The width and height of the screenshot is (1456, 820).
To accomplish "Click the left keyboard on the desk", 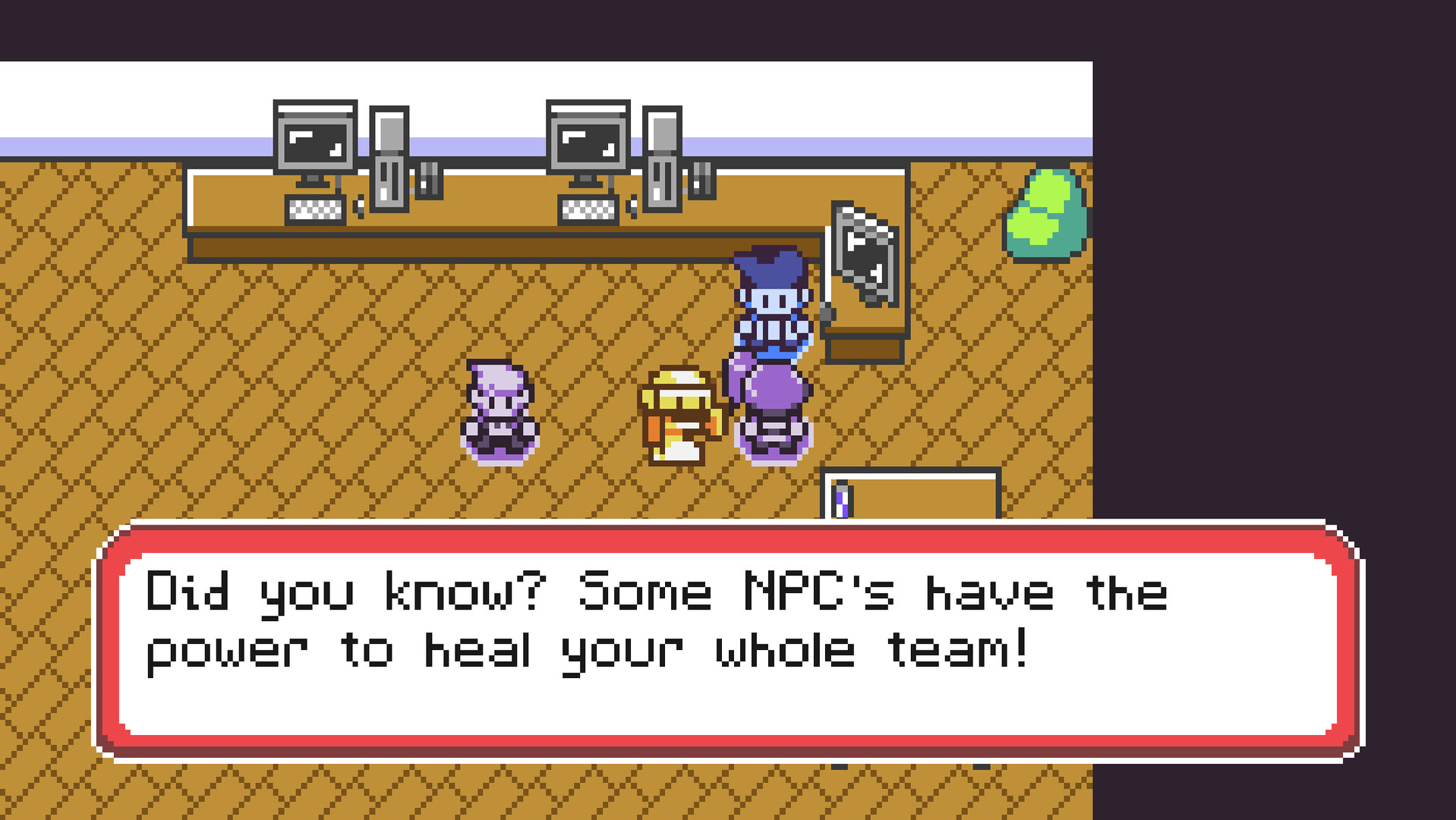I will click(315, 210).
